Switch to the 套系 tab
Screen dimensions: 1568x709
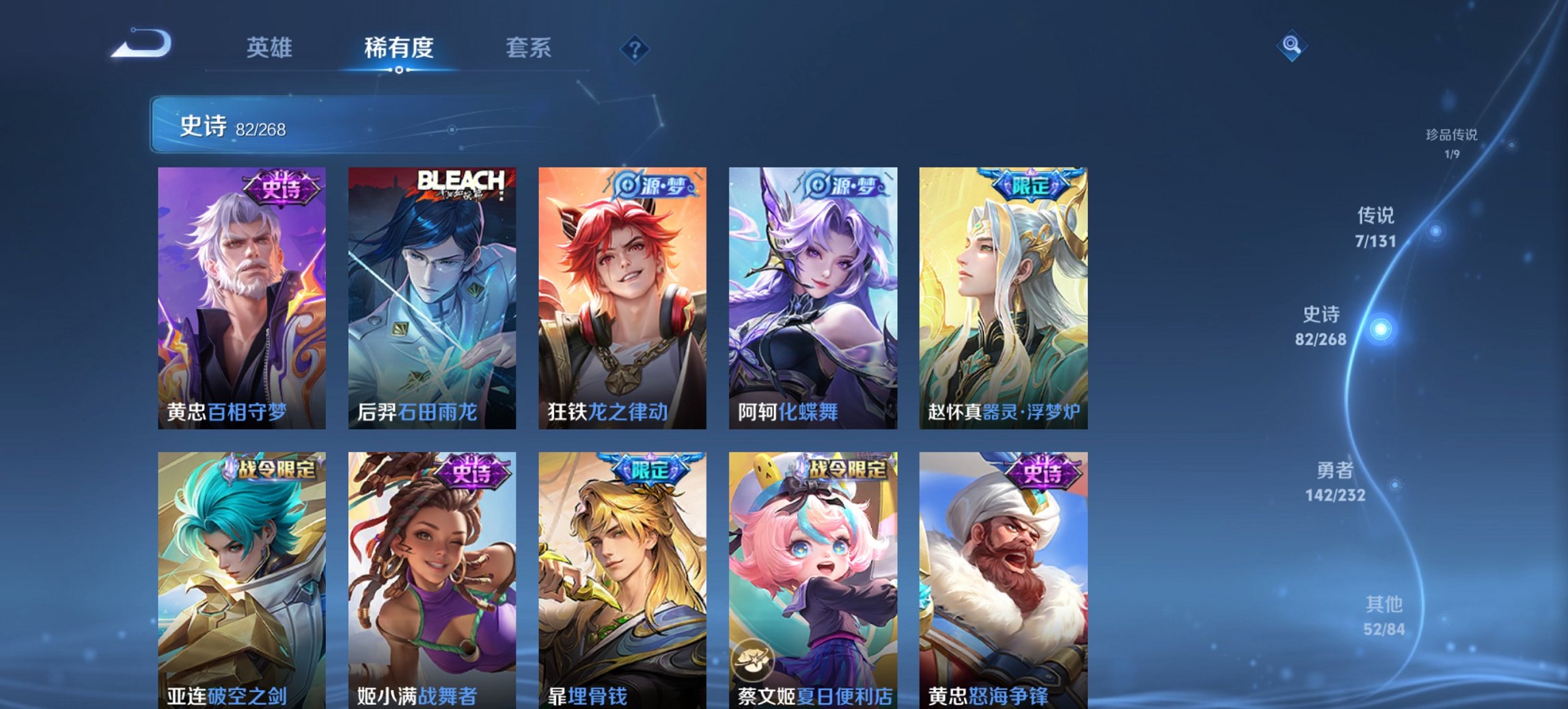(x=528, y=48)
